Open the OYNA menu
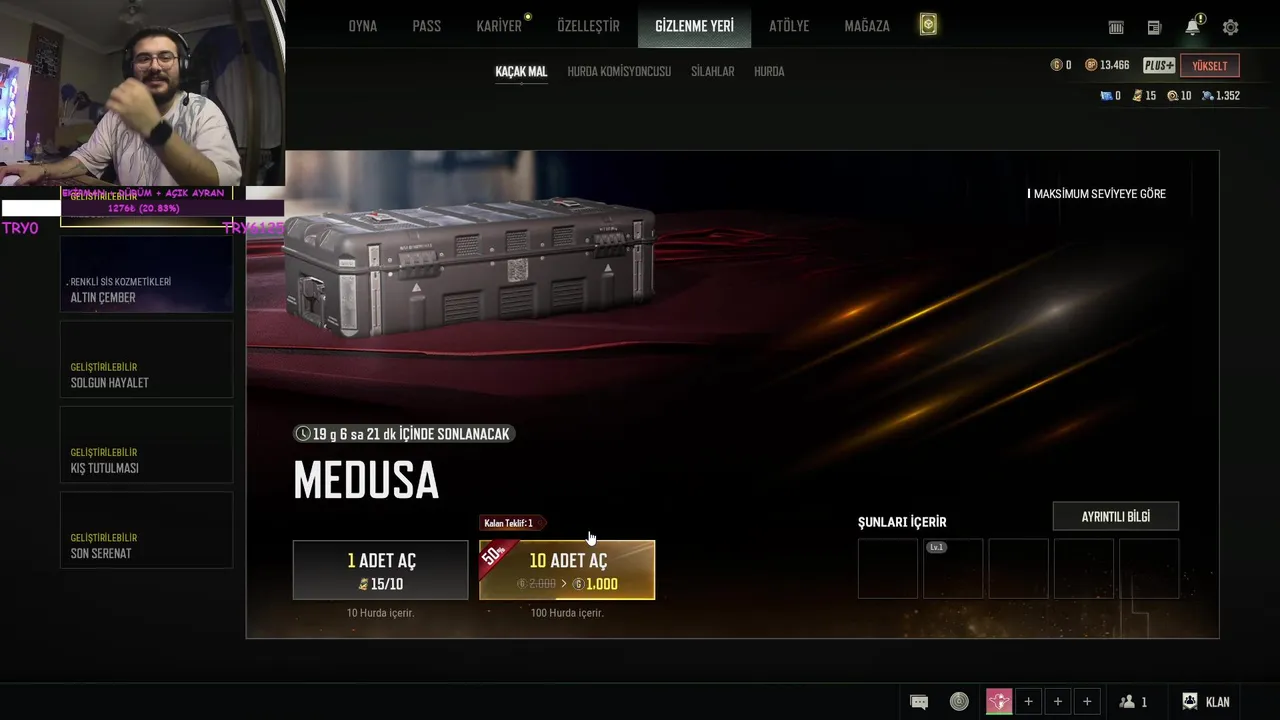Image resolution: width=1280 pixels, height=720 pixels. [x=362, y=26]
